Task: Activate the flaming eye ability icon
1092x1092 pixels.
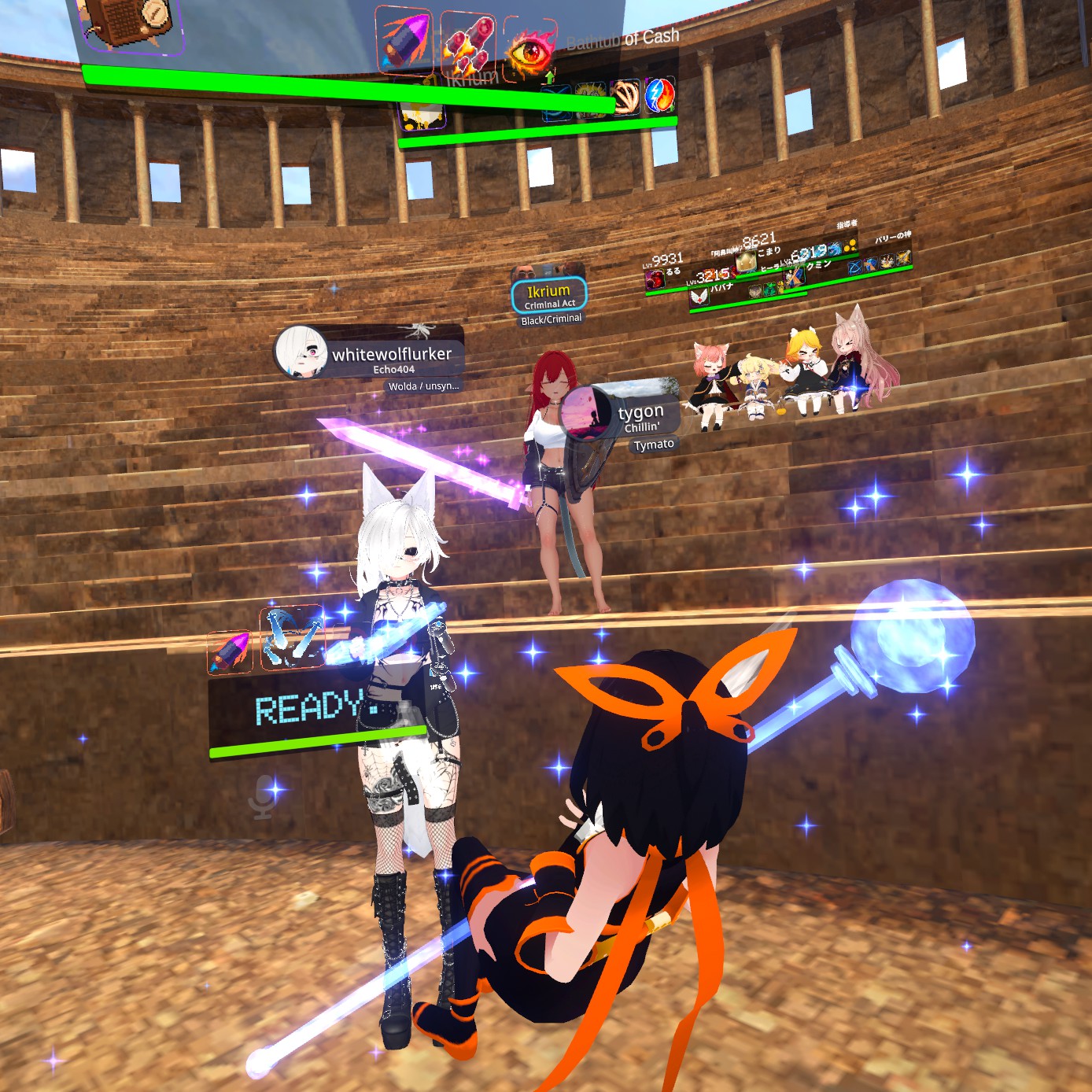Action: pyautogui.click(x=529, y=49)
